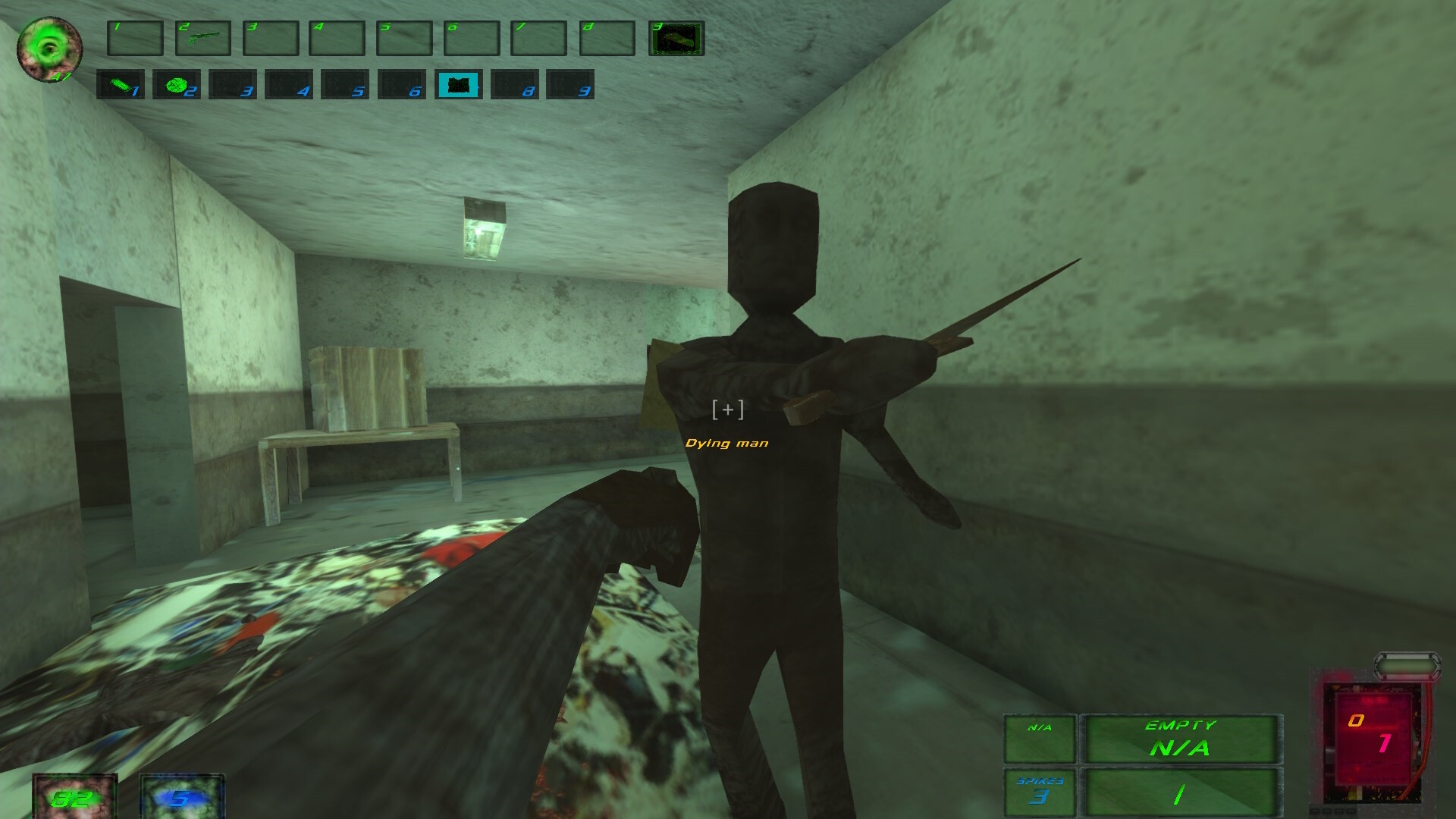Expand weapon slot 5
This screenshot has height=819, width=1456.
click(405, 39)
